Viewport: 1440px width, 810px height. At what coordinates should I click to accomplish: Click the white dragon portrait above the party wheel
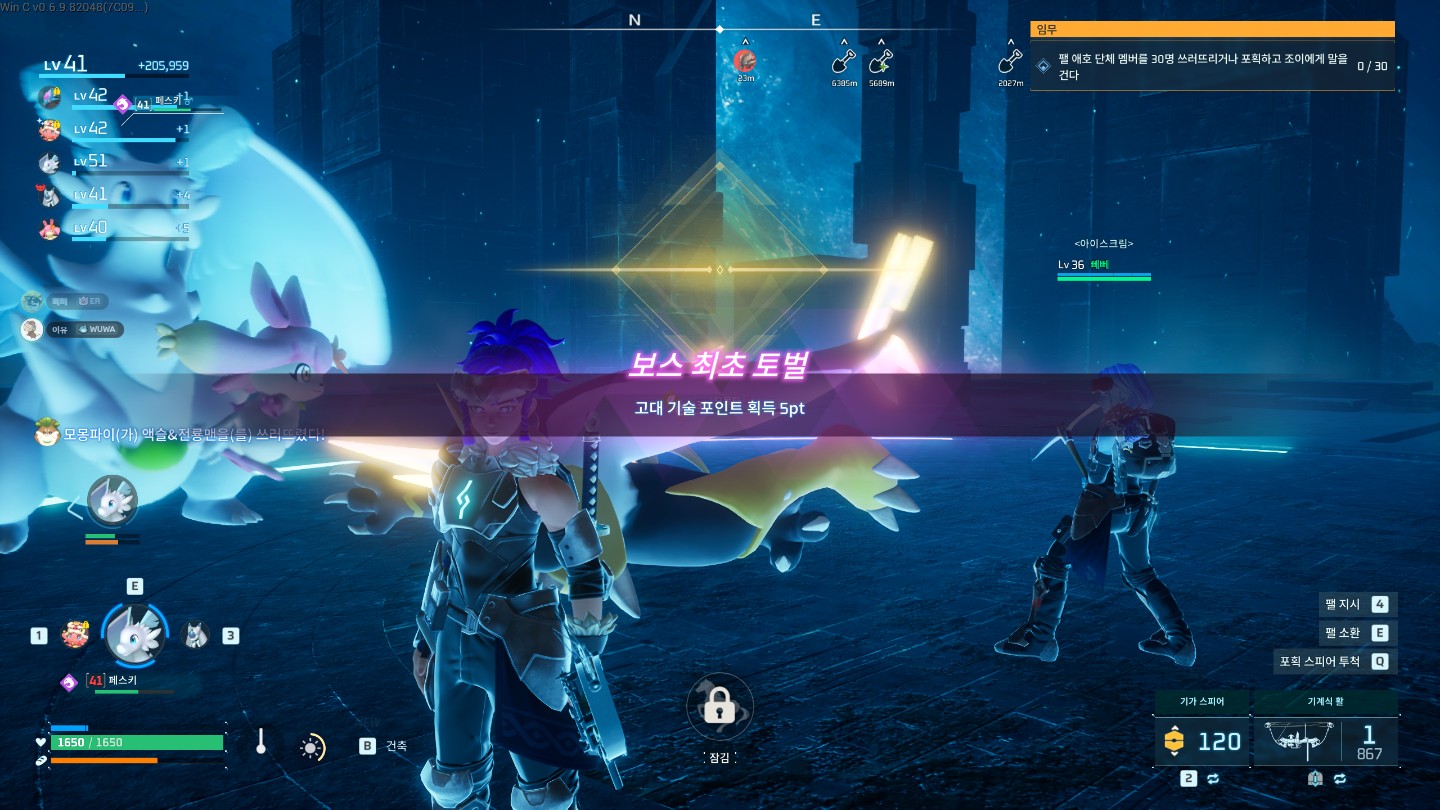[111, 501]
